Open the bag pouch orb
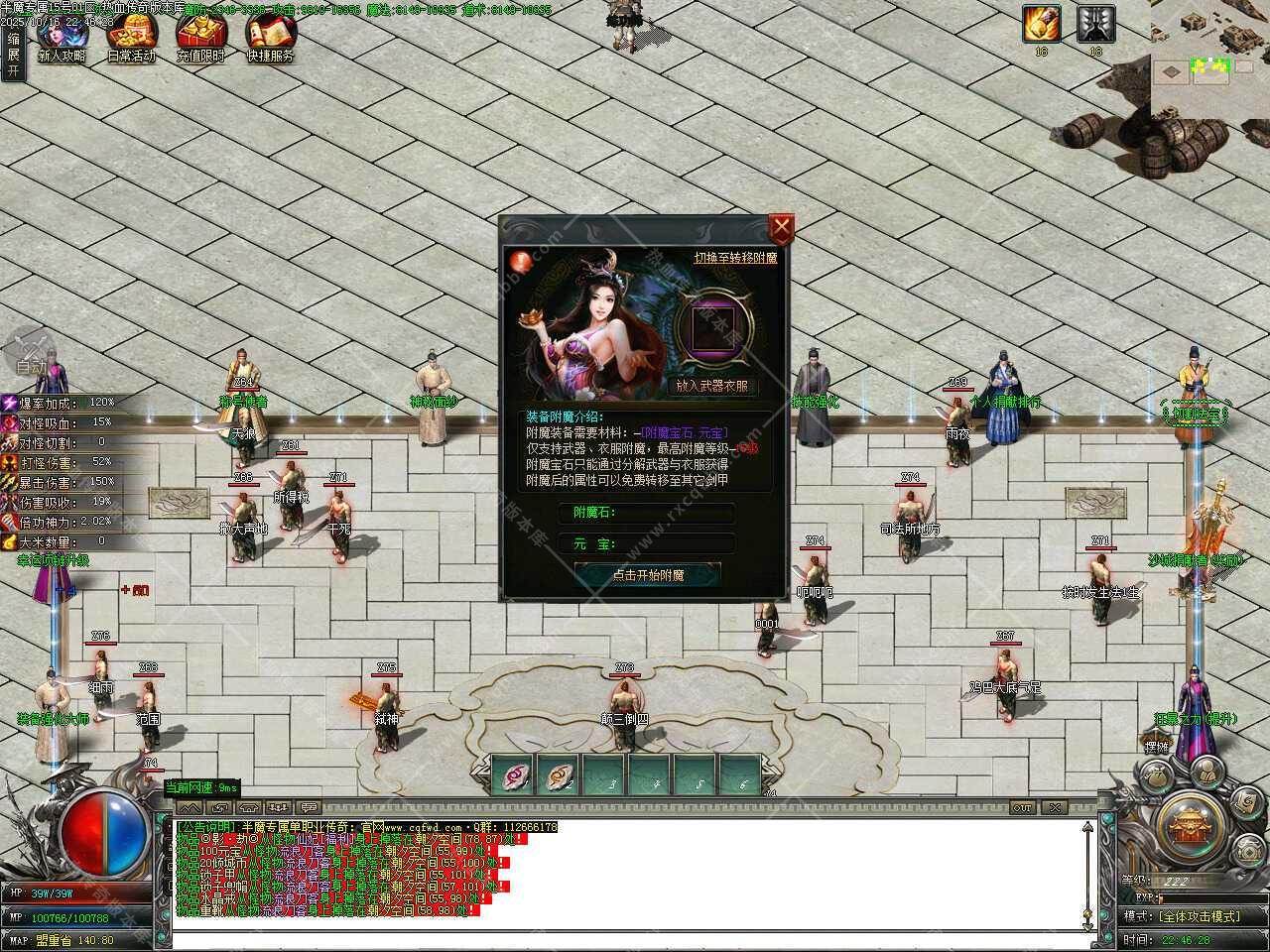Screen dimensions: 1270x952 [x=1155, y=776]
